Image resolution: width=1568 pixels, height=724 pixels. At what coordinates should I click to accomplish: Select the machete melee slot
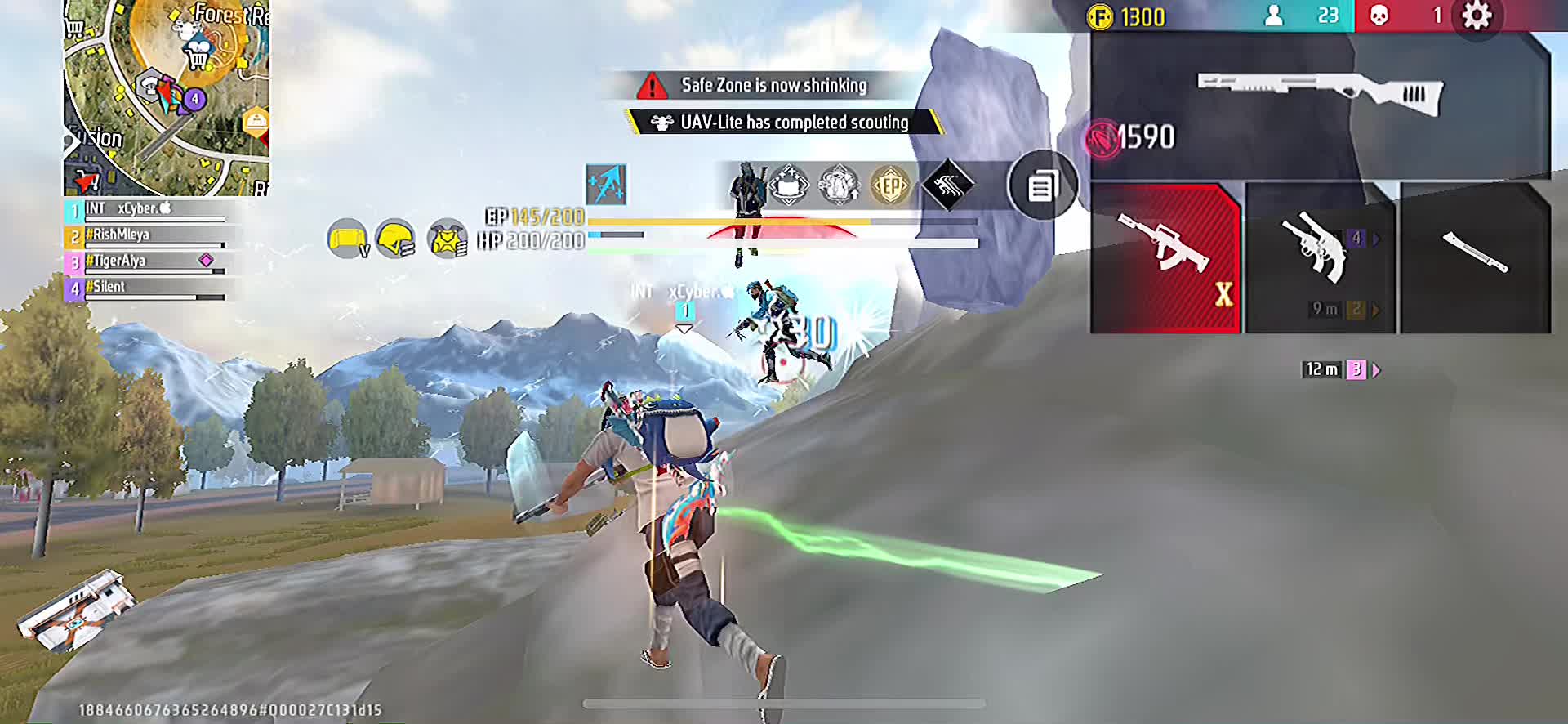pos(1475,257)
